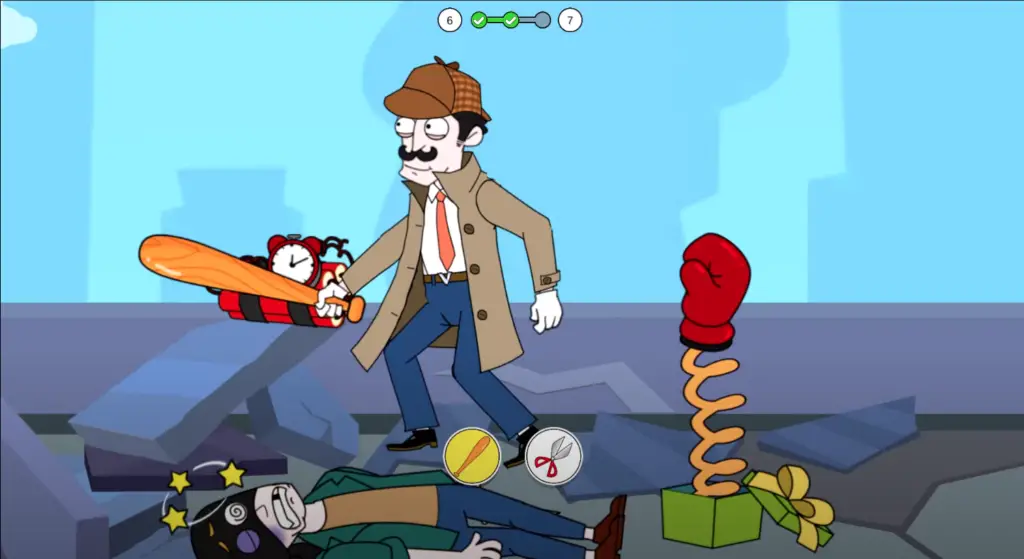Choose the baseball bat option
The image size is (1024, 559).
[472, 456]
